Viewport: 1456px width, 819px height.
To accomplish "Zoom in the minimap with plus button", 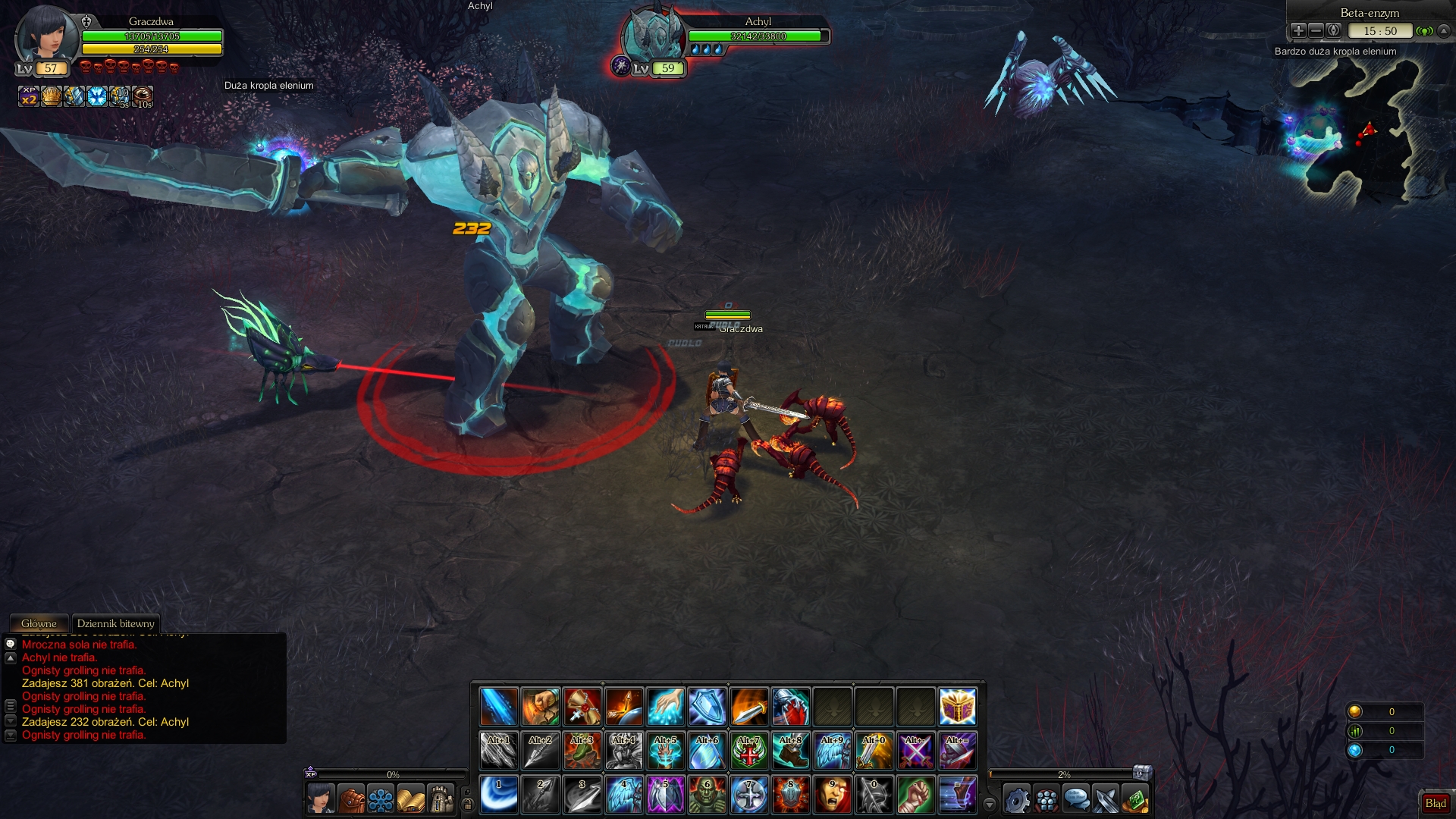I will tap(1298, 30).
